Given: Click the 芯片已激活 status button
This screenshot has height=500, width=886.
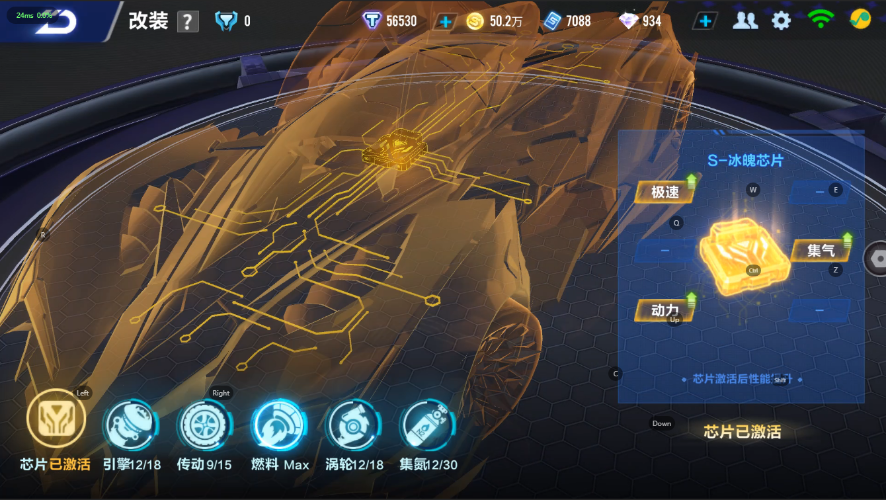Looking at the screenshot, I should (742, 432).
